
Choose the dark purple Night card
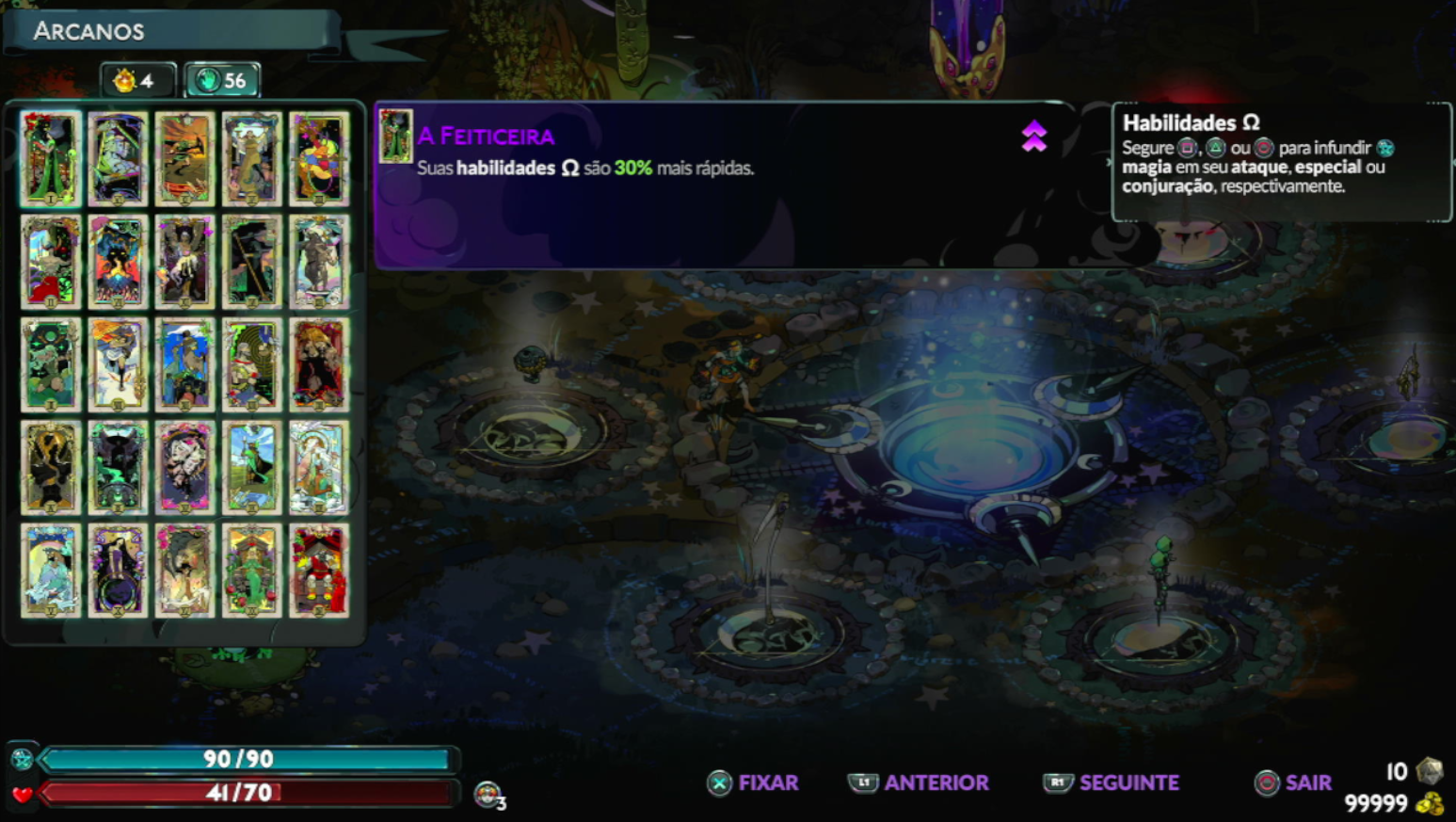tap(118, 571)
